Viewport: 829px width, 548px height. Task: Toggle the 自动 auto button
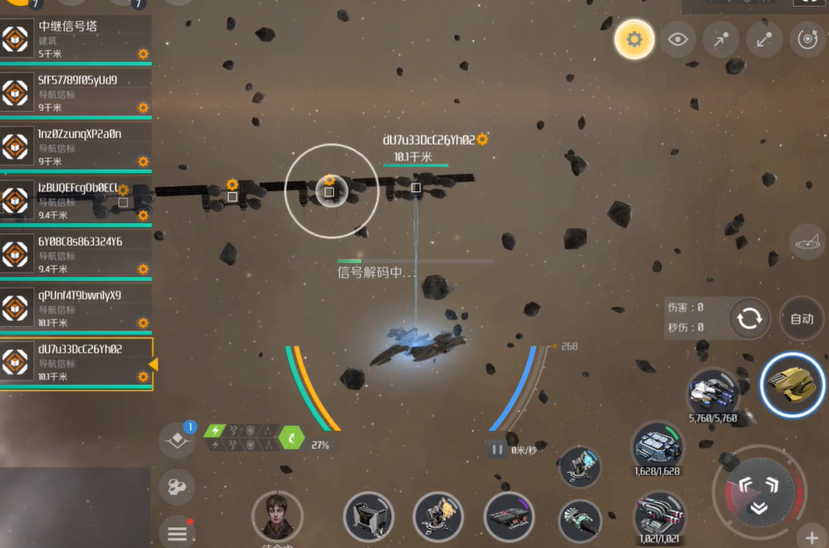[x=802, y=319]
